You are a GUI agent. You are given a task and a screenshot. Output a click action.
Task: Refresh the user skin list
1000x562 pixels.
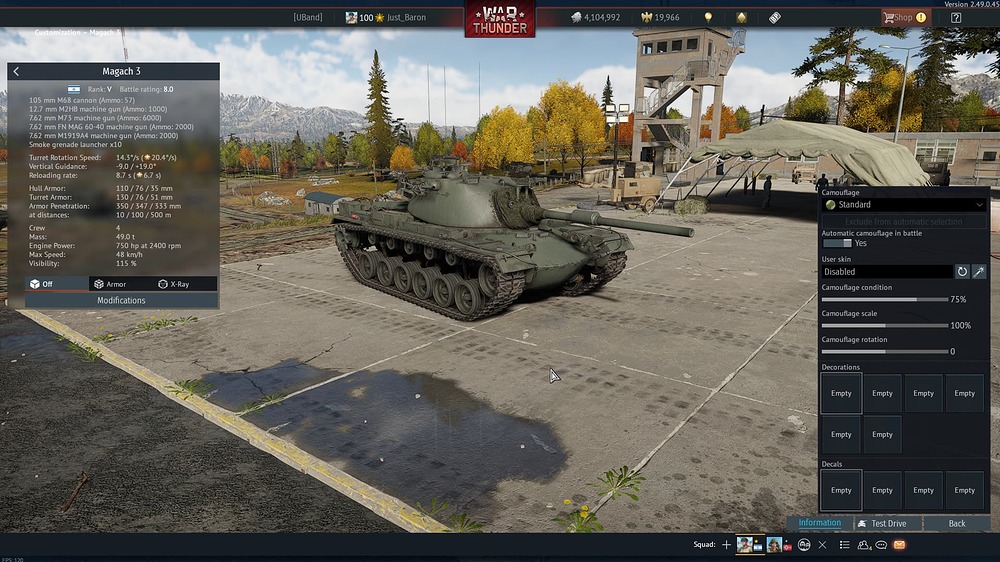coord(962,271)
